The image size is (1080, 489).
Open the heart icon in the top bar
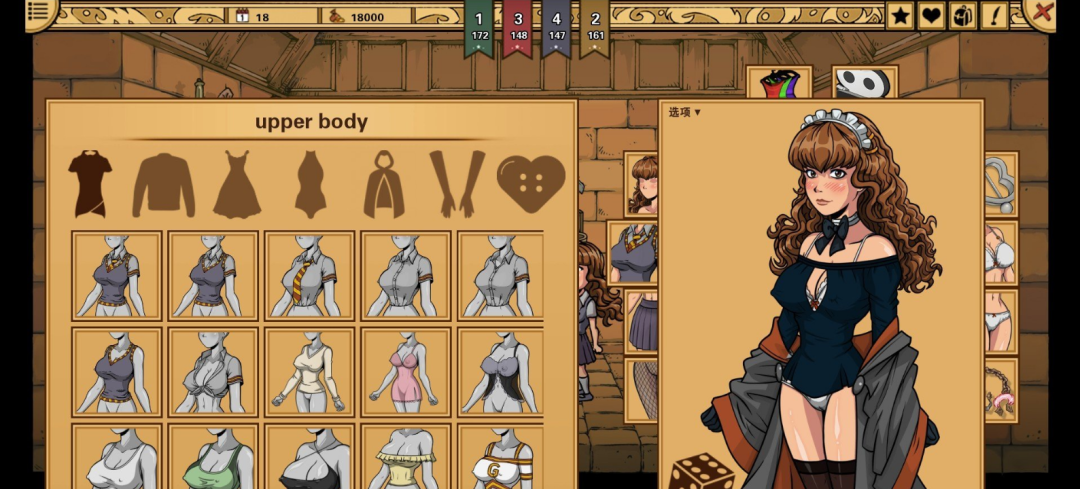932,15
